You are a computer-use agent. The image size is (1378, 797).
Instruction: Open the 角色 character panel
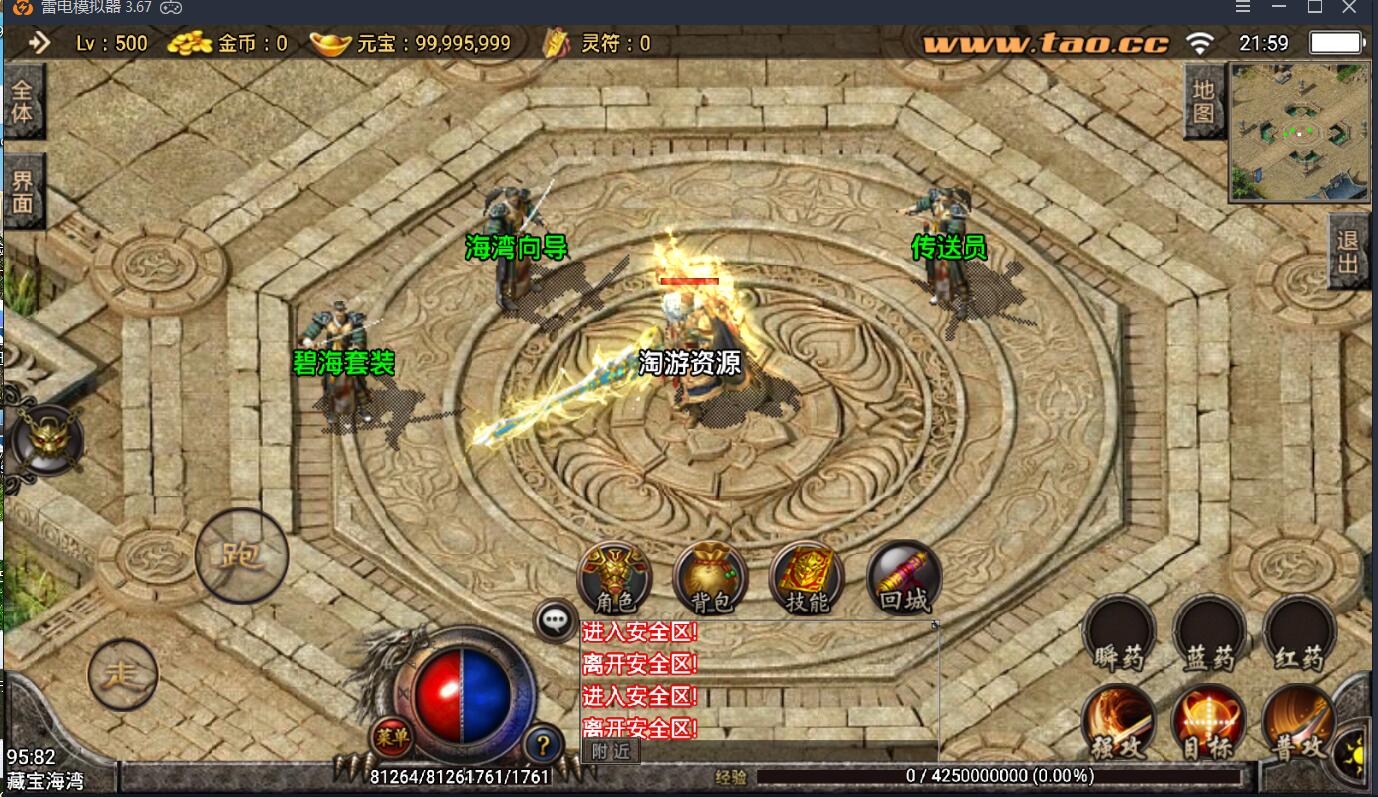pos(615,578)
